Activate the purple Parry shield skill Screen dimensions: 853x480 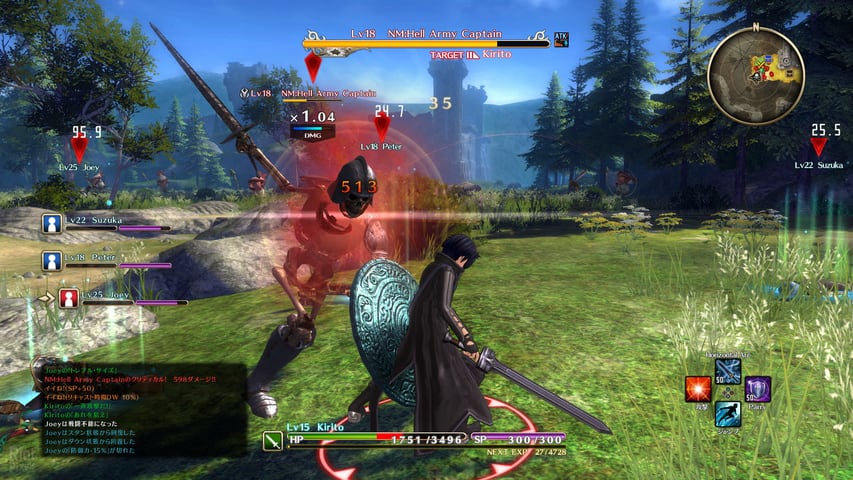coord(758,390)
